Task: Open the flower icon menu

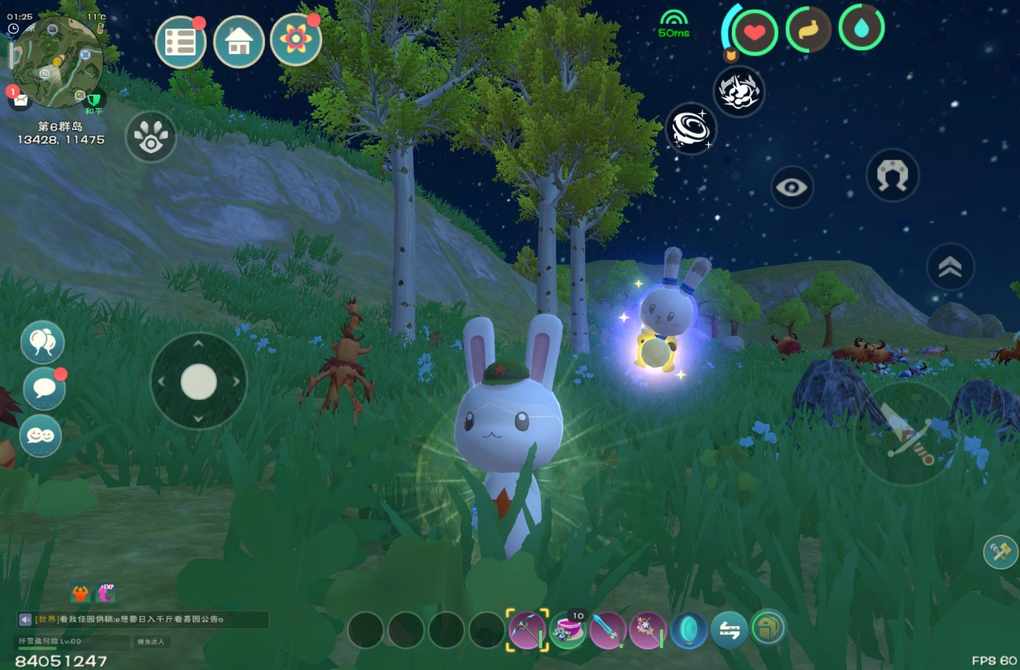Action: (x=296, y=41)
